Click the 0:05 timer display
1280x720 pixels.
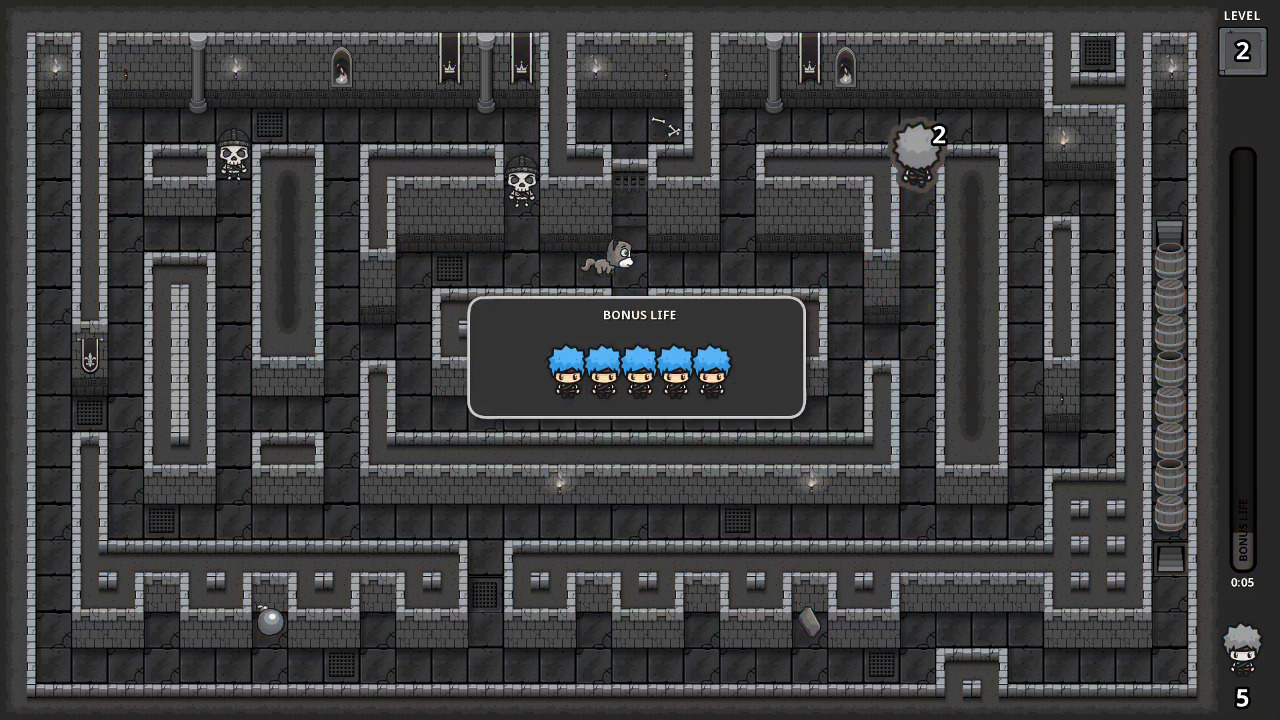tap(1241, 582)
